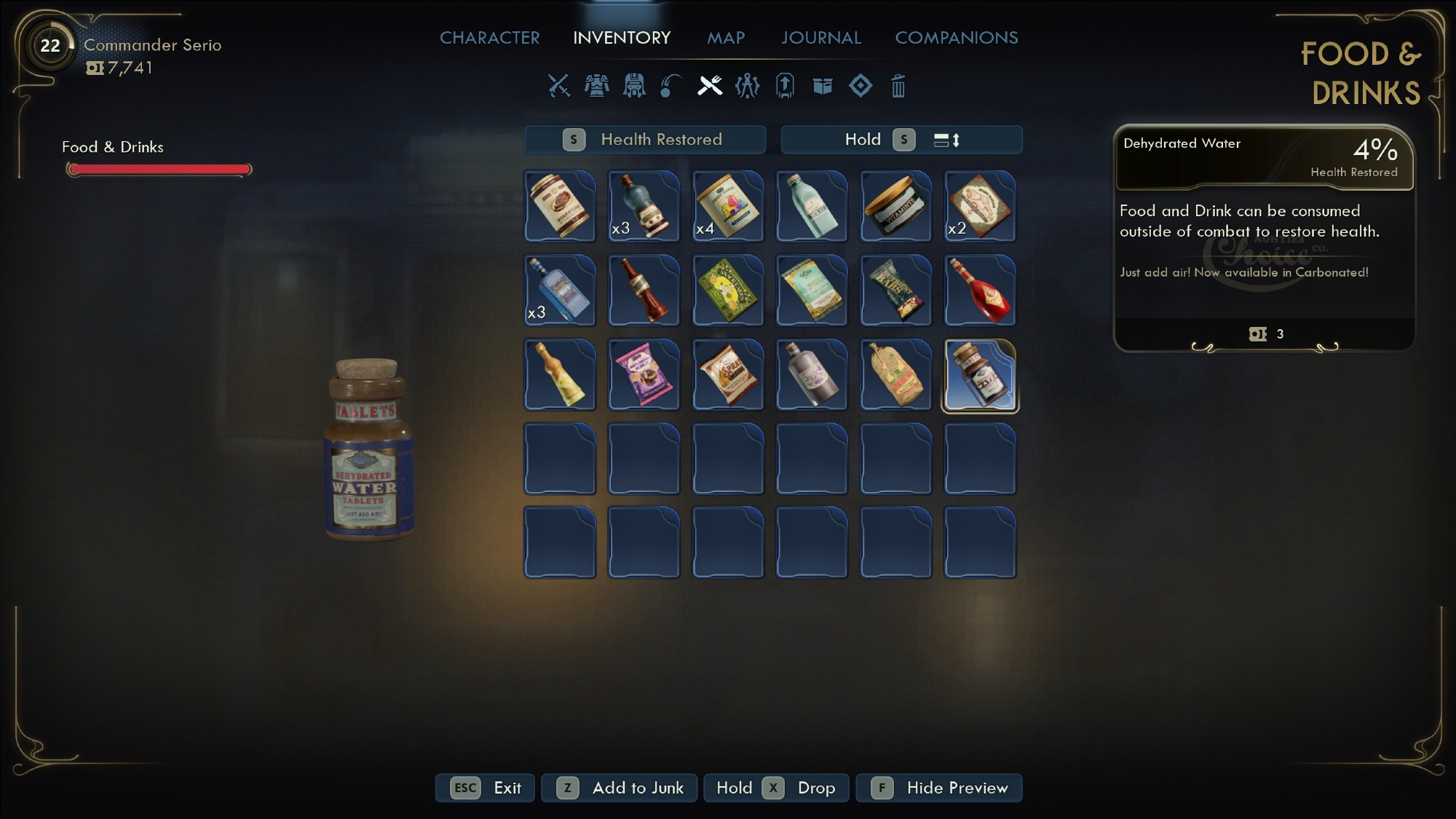Select the Vitamints tin slot
The image size is (1456, 819).
895,207
